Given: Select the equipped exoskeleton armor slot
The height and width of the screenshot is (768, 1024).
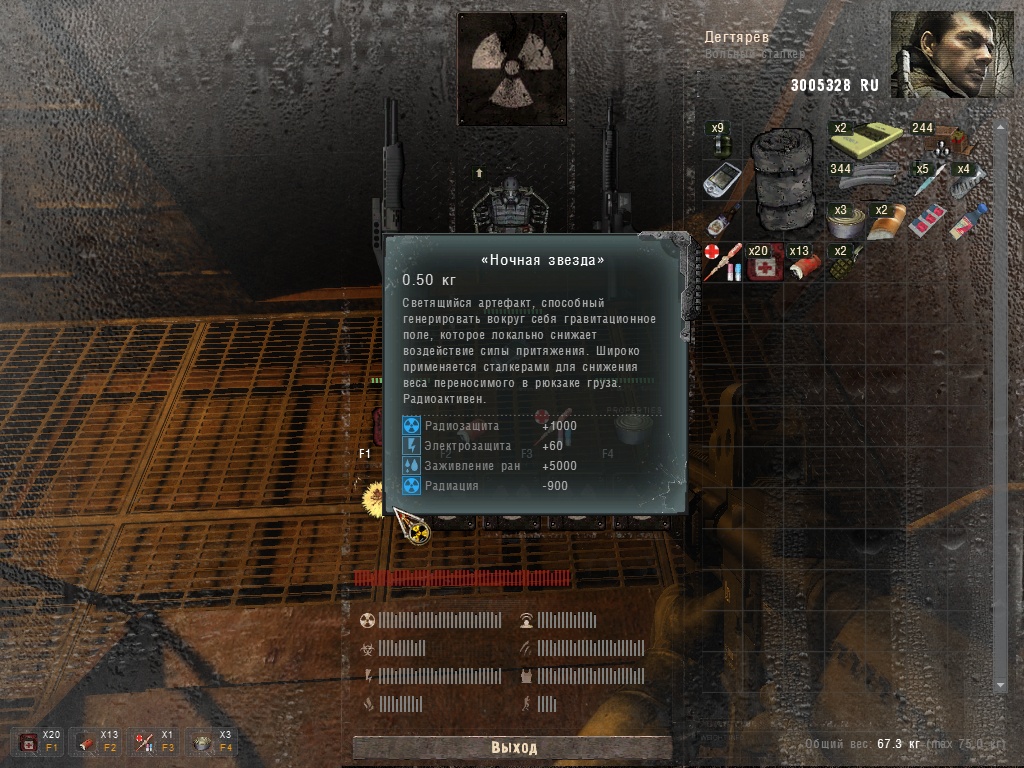Looking at the screenshot, I should click(512, 203).
